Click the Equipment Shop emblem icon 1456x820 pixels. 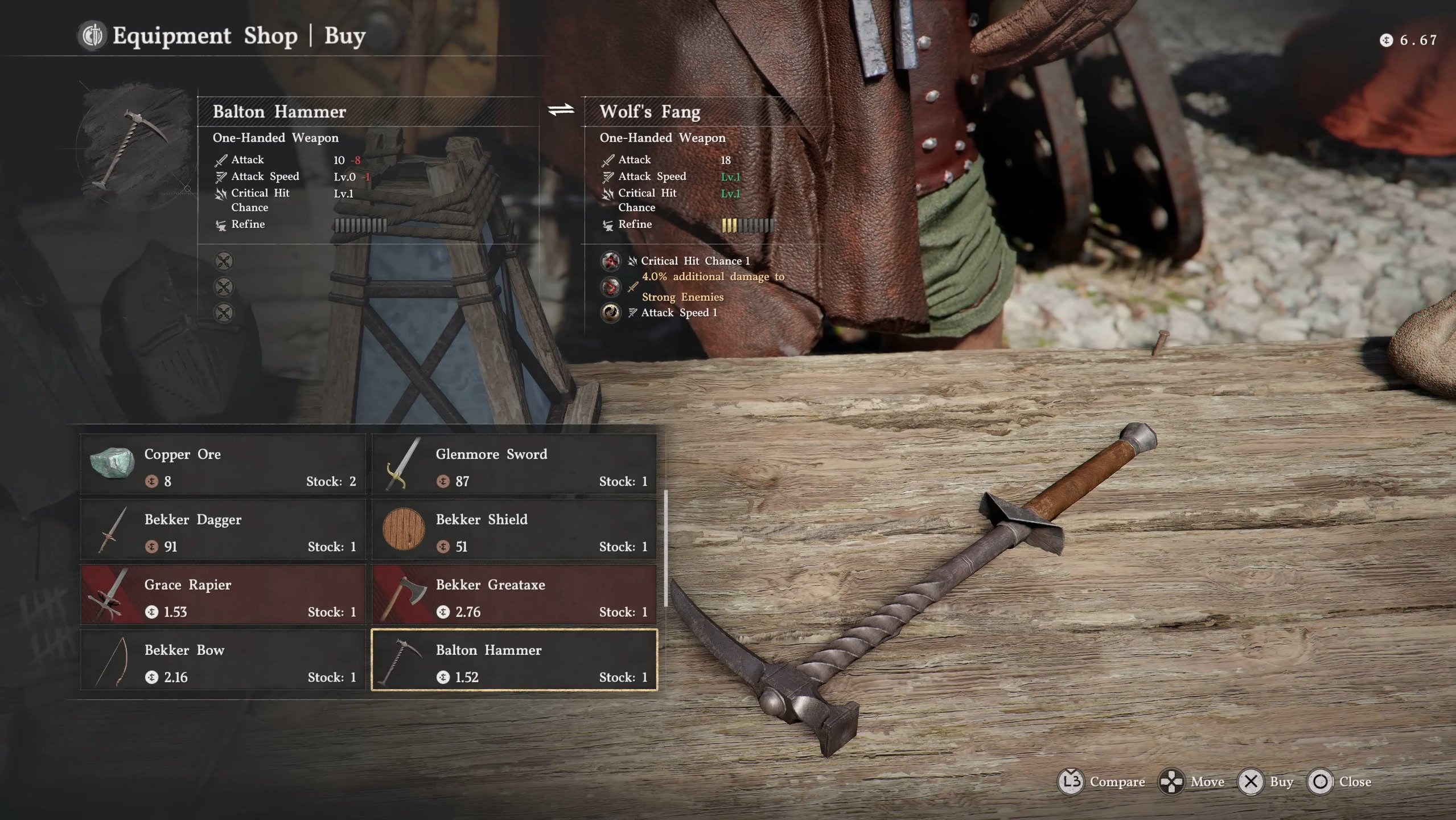coord(92,36)
